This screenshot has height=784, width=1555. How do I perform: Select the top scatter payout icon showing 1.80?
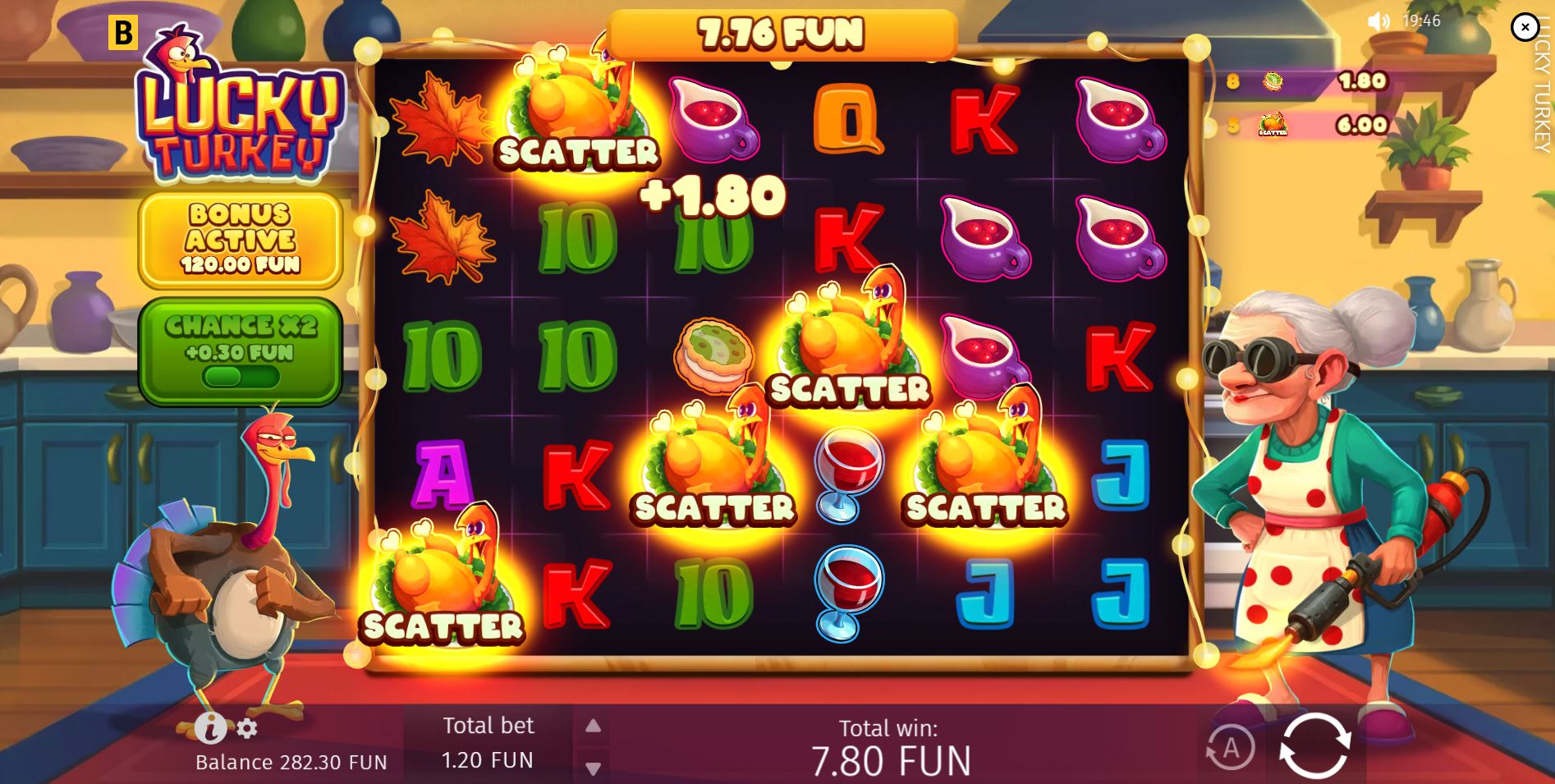pyautogui.click(x=1272, y=83)
